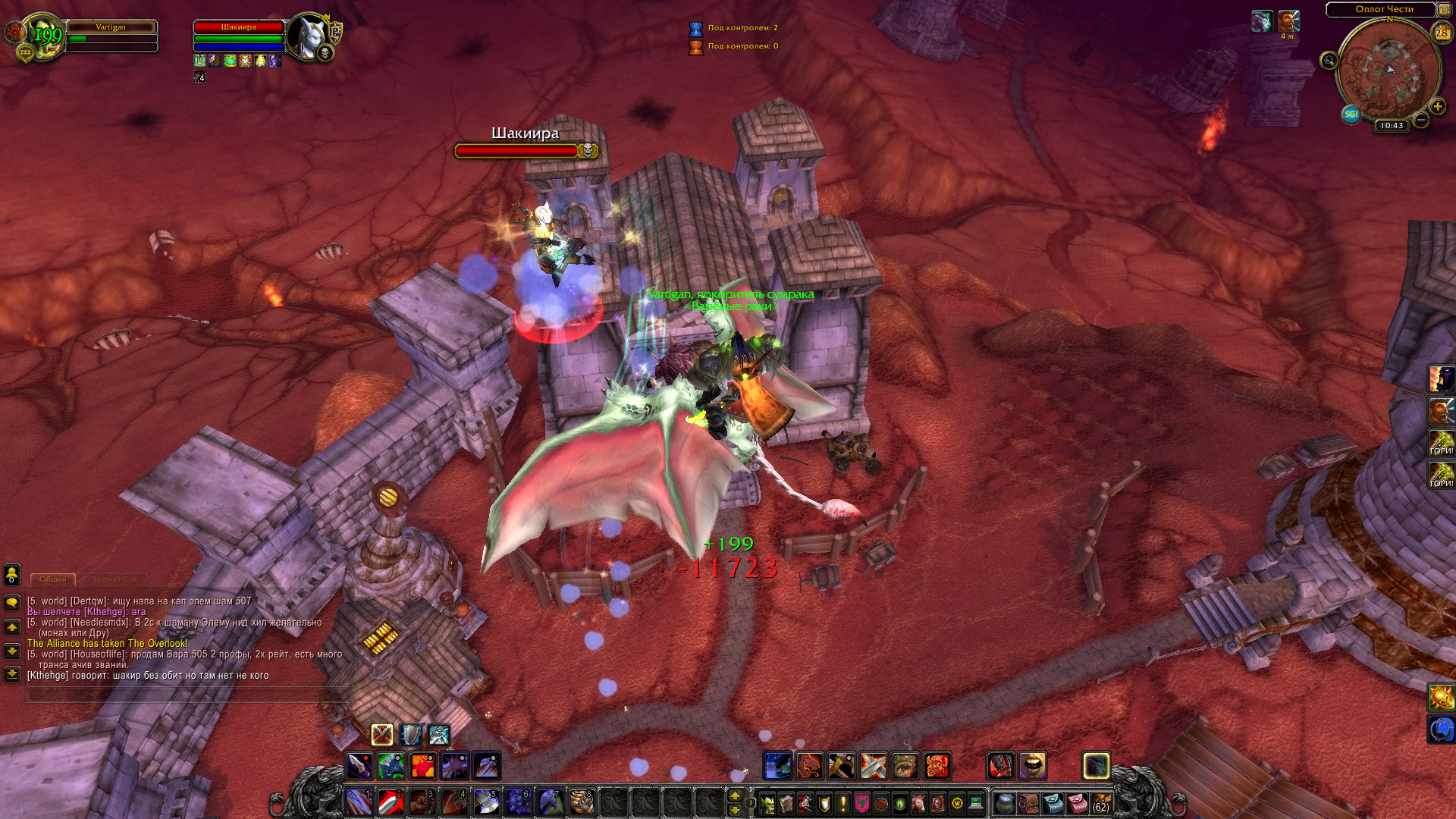The height and width of the screenshot is (819, 1456).
Task: Open the friends list button above chat
Action: click(12, 575)
